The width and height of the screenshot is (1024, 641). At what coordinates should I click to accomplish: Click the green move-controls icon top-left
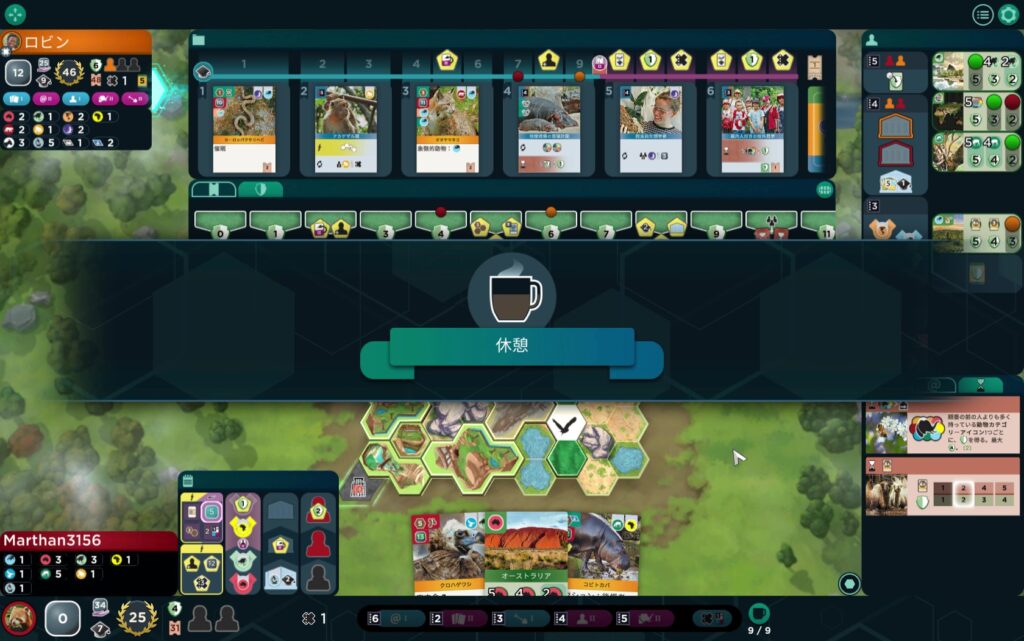(x=15, y=14)
